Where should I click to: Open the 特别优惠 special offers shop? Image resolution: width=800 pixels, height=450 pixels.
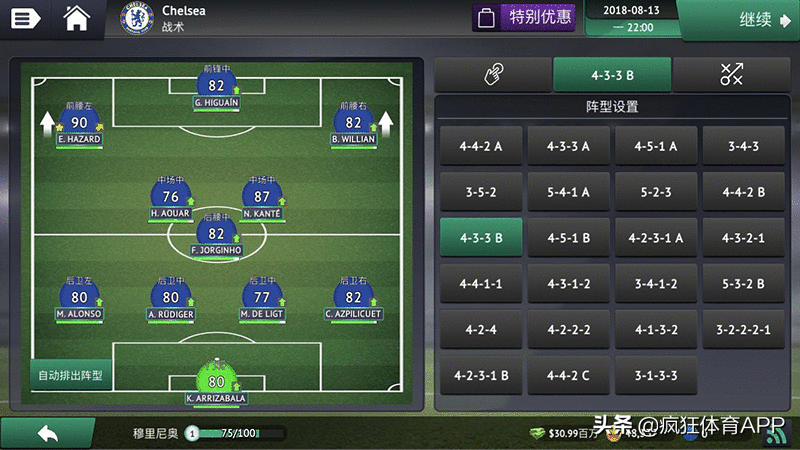(x=525, y=17)
